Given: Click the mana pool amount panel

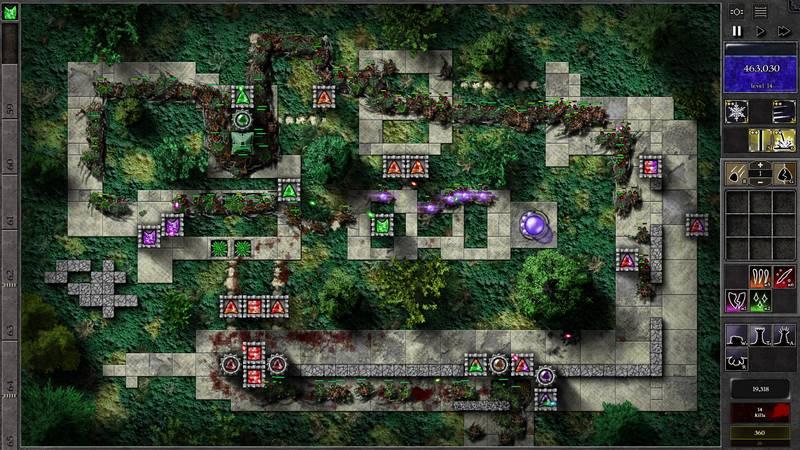Looking at the screenshot, I should (760, 70).
